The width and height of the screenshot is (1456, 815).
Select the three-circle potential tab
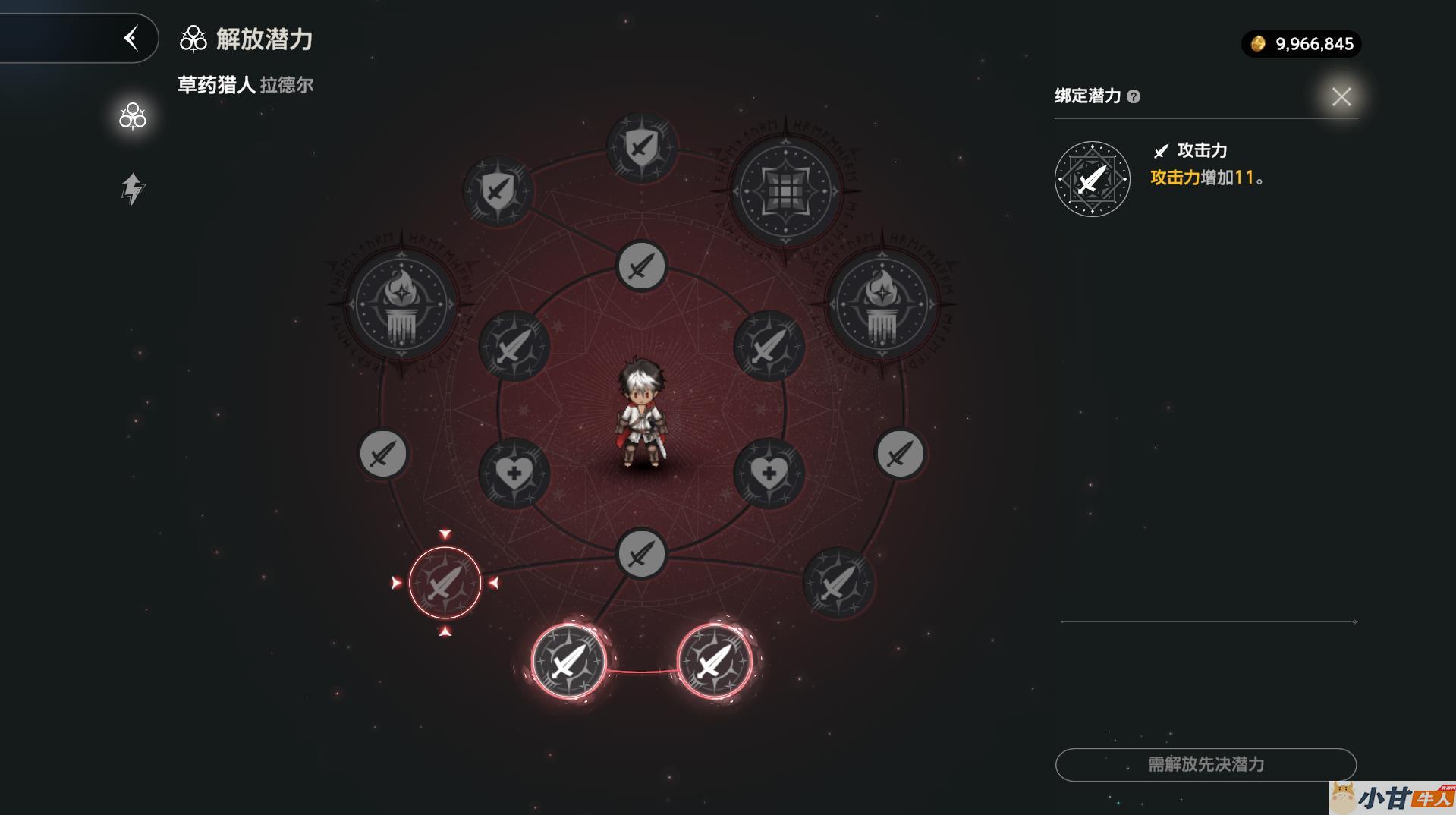(x=133, y=116)
